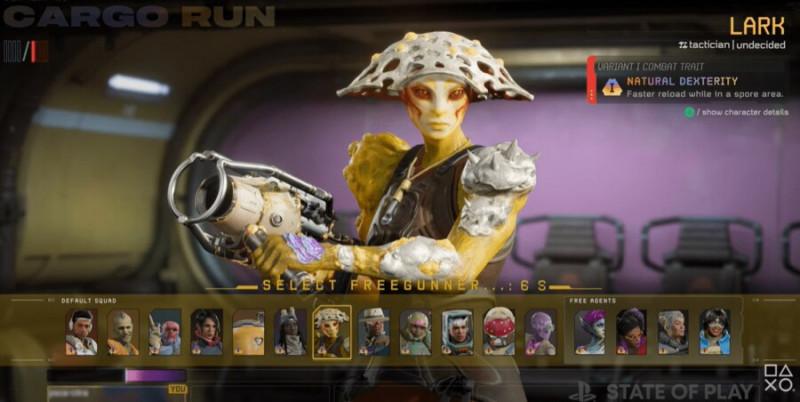Select the dark-haired woman in red portrait
Viewport: 800px width, 402px height.
click(x=207, y=332)
